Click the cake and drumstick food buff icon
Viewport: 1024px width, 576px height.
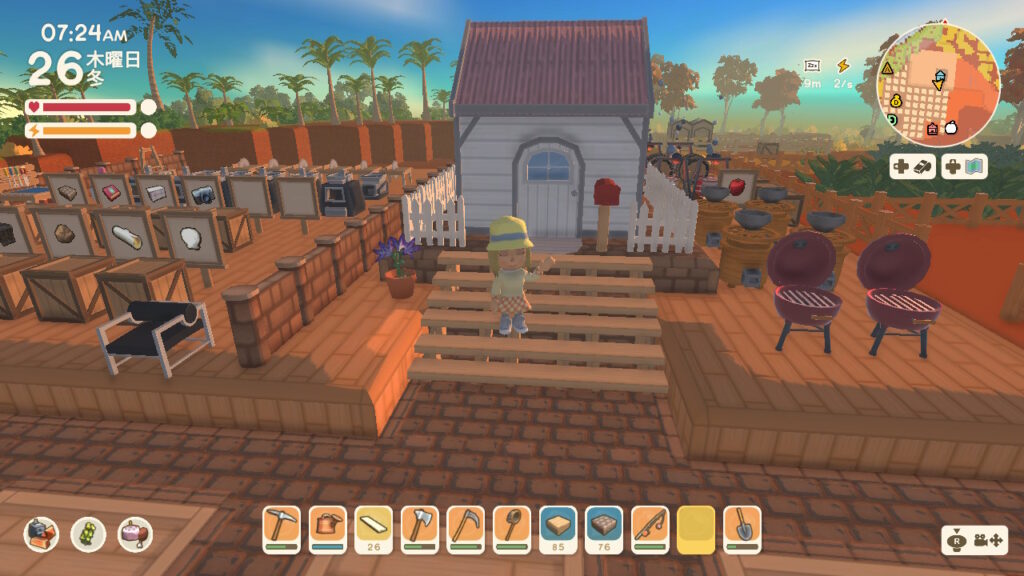[x=135, y=534]
